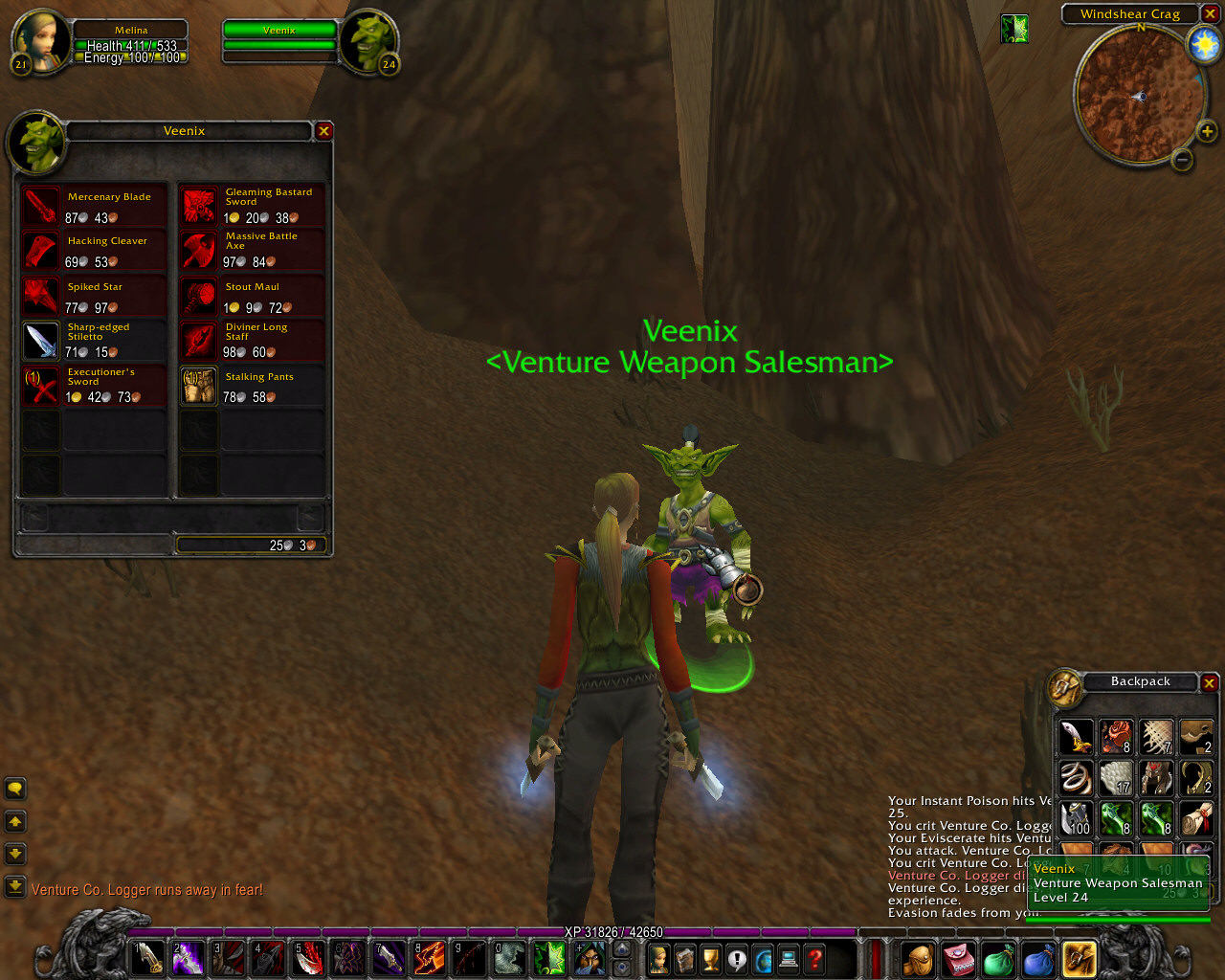
Task: Use the first action bar dagger ability
Action: pyautogui.click(x=147, y=958)
